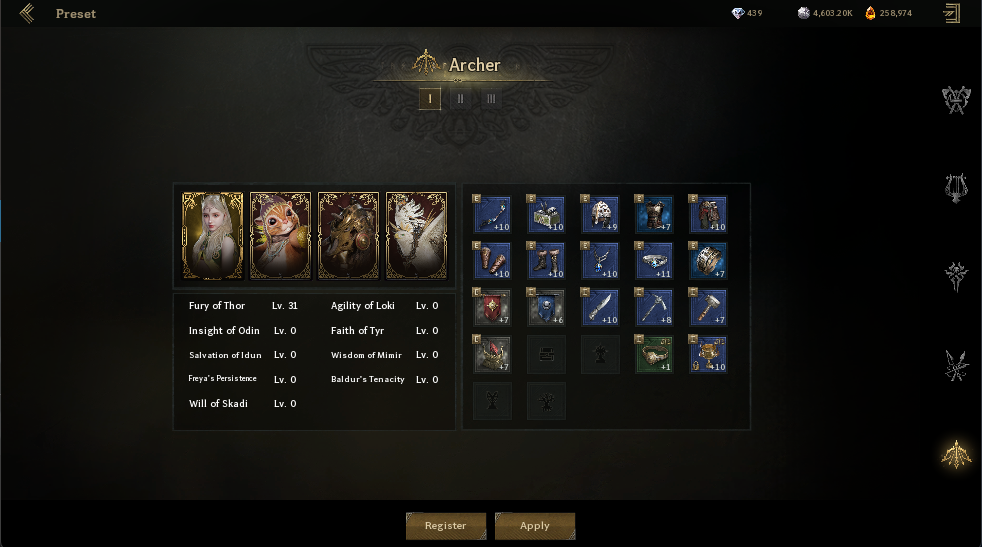Select the pickaxe tool slot
The image size is (982, 547).
click(654, 308)
